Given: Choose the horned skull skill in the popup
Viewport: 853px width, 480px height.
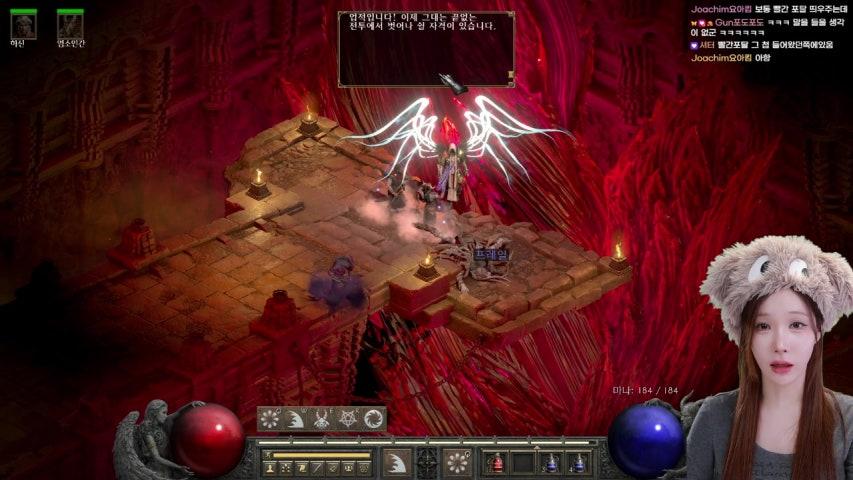Looking at the screenshot, I should click(x=322, y=419).
